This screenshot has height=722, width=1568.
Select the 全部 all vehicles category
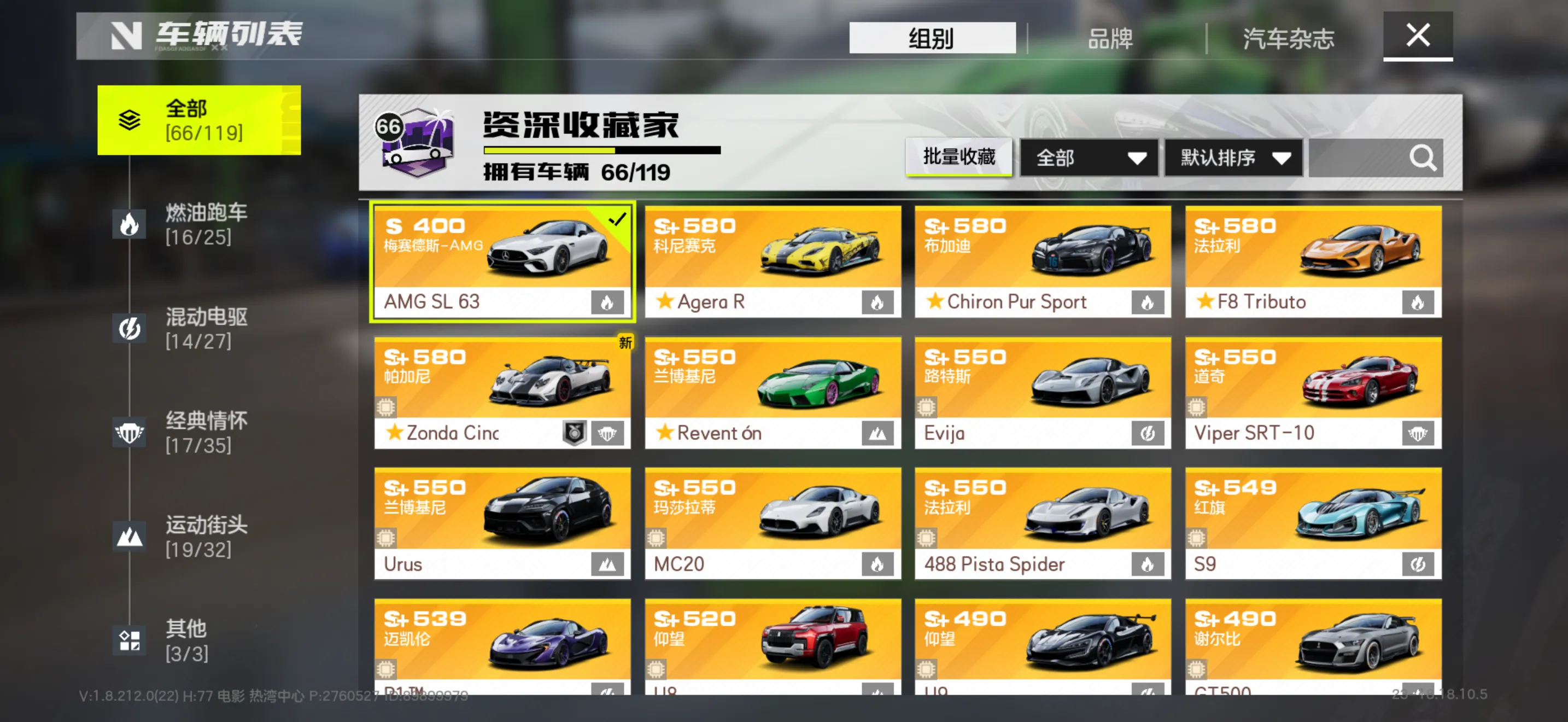(x=198, y=120)
